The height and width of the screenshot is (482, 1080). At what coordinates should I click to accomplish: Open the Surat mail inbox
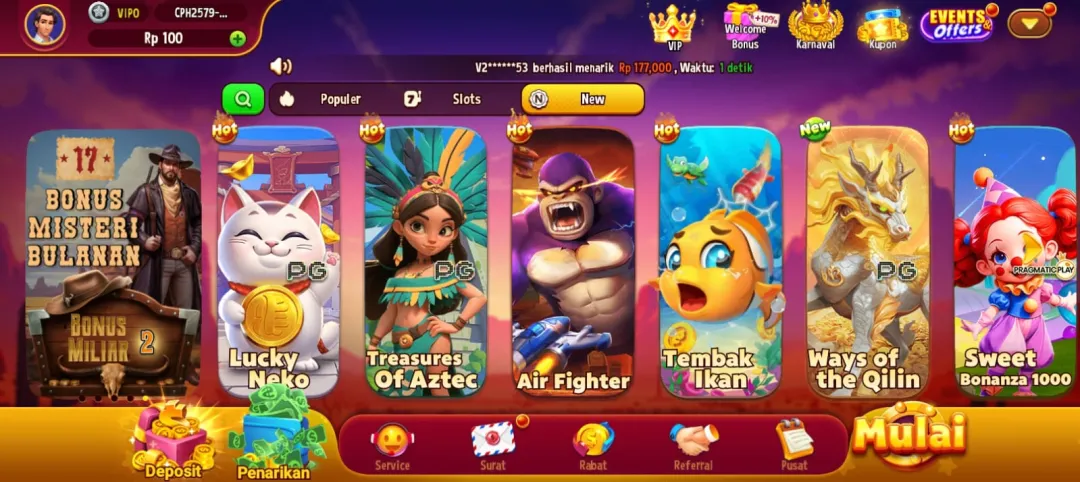[x=493, y=444]
